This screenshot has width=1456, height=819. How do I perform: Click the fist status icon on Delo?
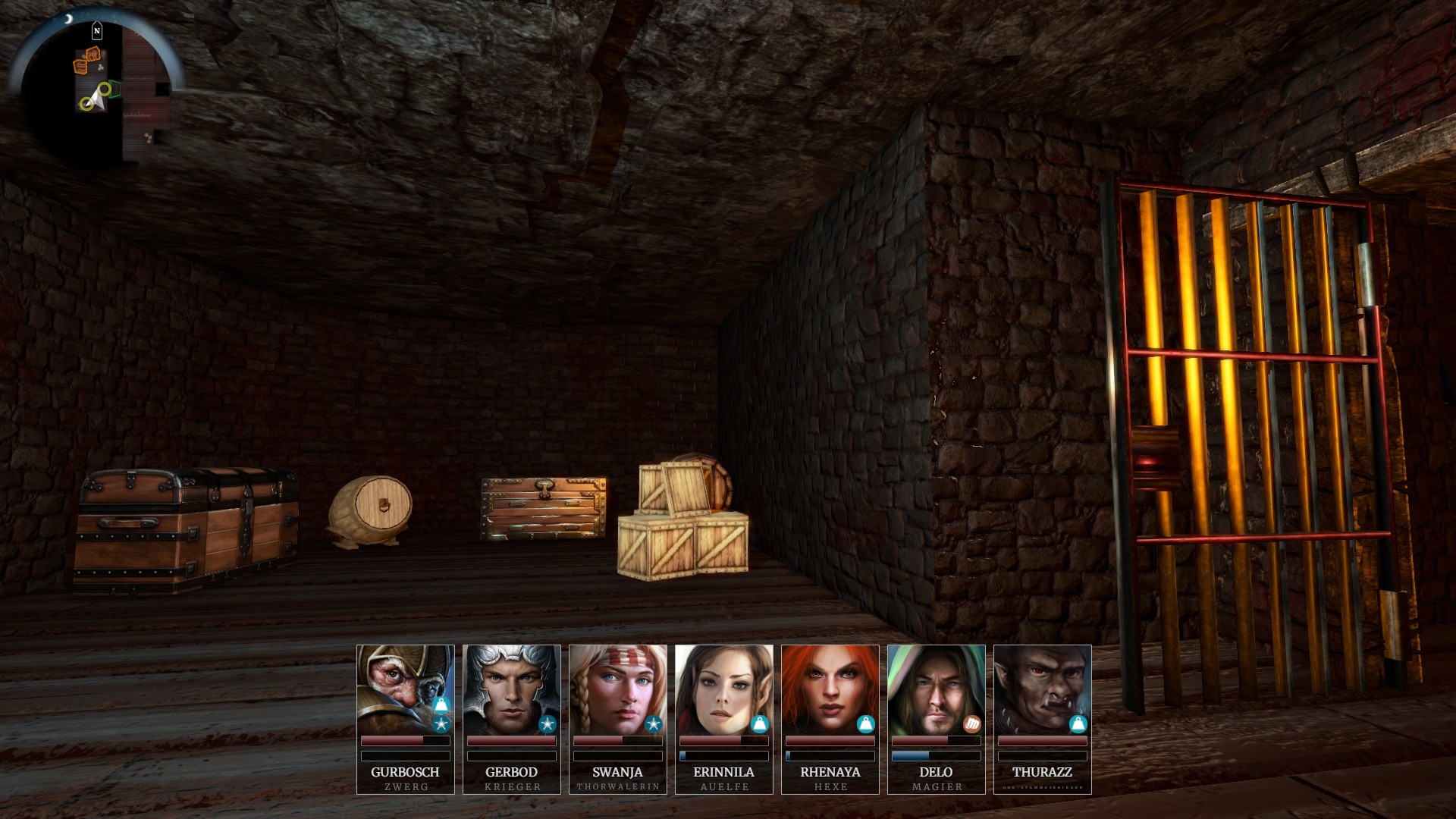[971, 724]
